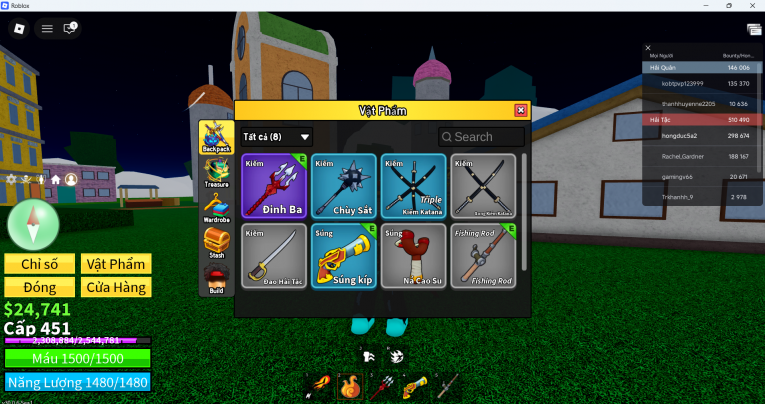The height and width of the screenshot is (404, 765).
Task: Switch to the Stash tab
Action: pos(216,243)
